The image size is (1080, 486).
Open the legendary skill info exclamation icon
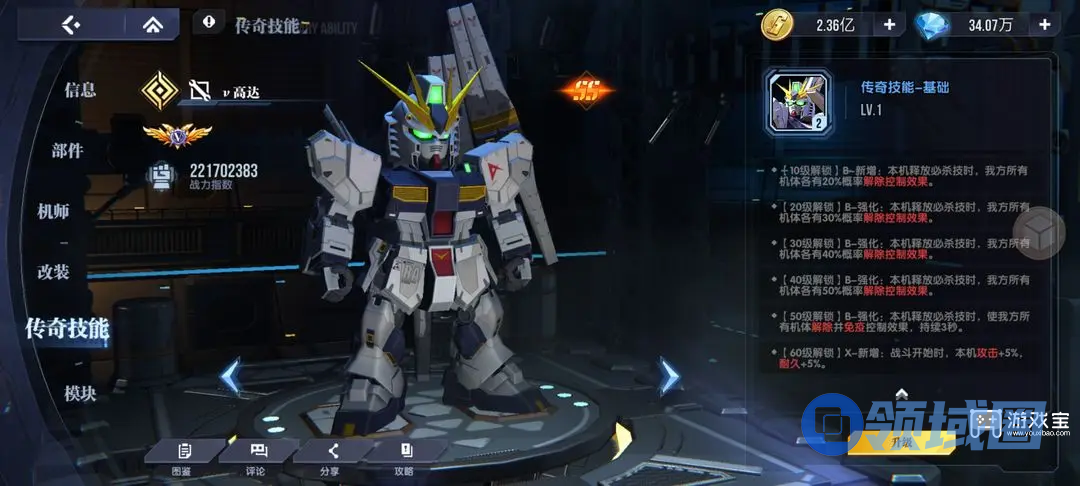click(208, 20)
